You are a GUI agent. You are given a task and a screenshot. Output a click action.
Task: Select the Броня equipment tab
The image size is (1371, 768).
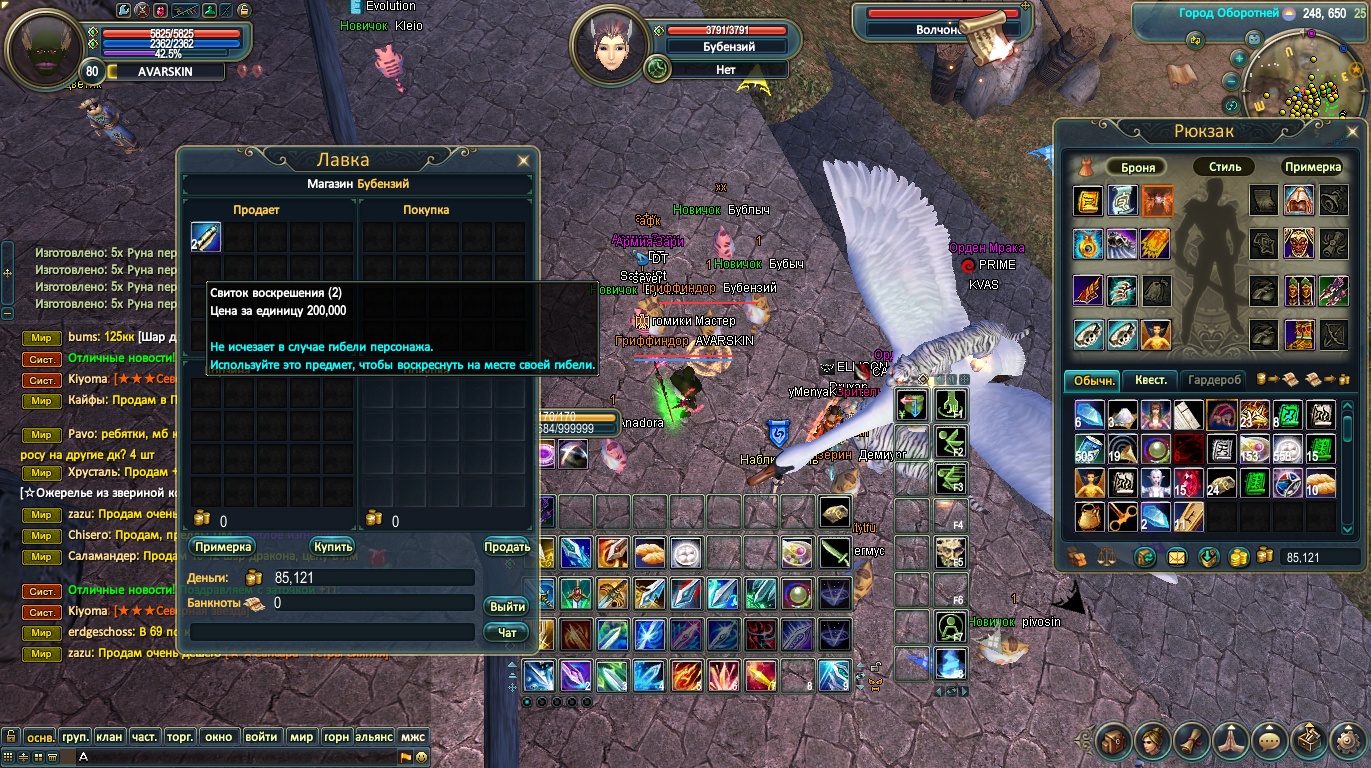click(x=1138, y=167)
